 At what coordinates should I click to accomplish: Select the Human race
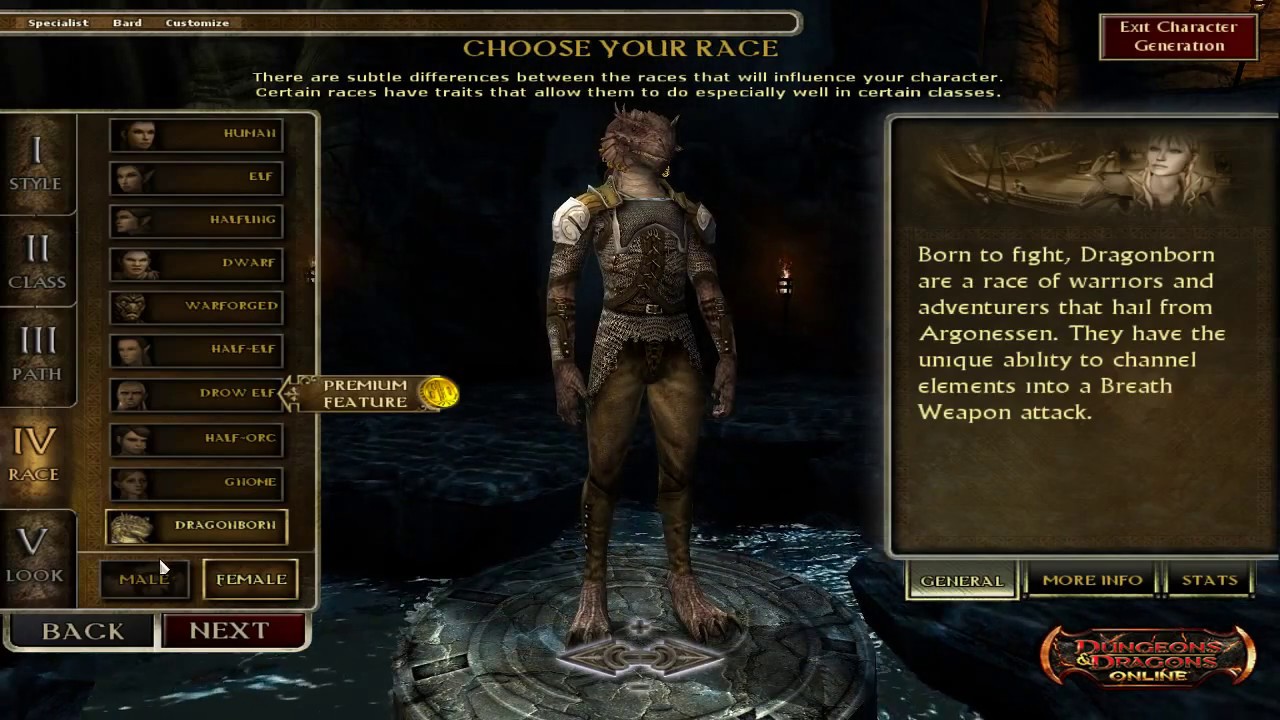196,134
